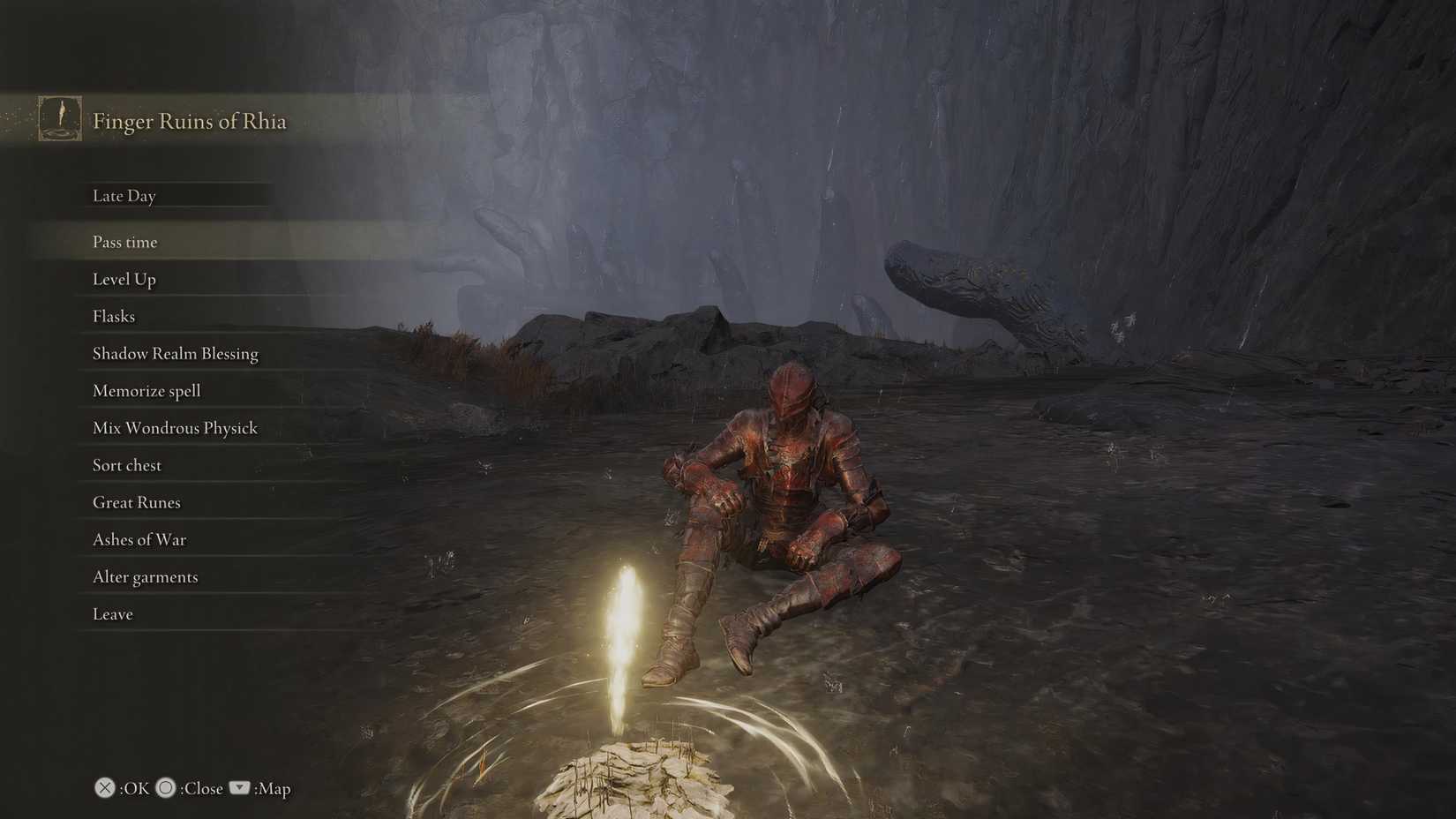Click the X button prompt for OK
This screenshot has height=819, width=1456.
click(x=105, y=788)
